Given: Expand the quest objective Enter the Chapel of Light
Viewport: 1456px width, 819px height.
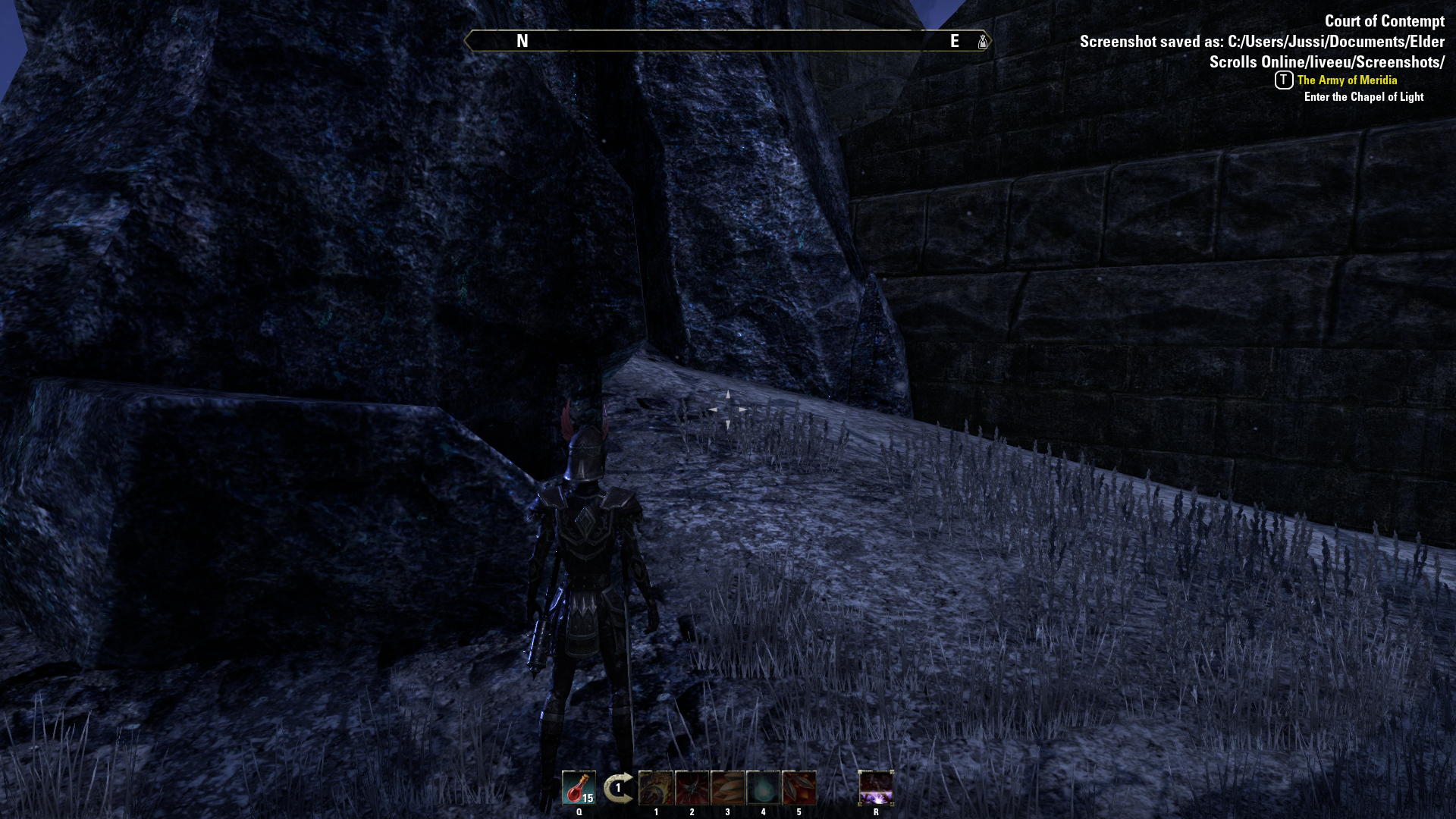Looking at the screenshot, I should click(x=1363, y=97).
